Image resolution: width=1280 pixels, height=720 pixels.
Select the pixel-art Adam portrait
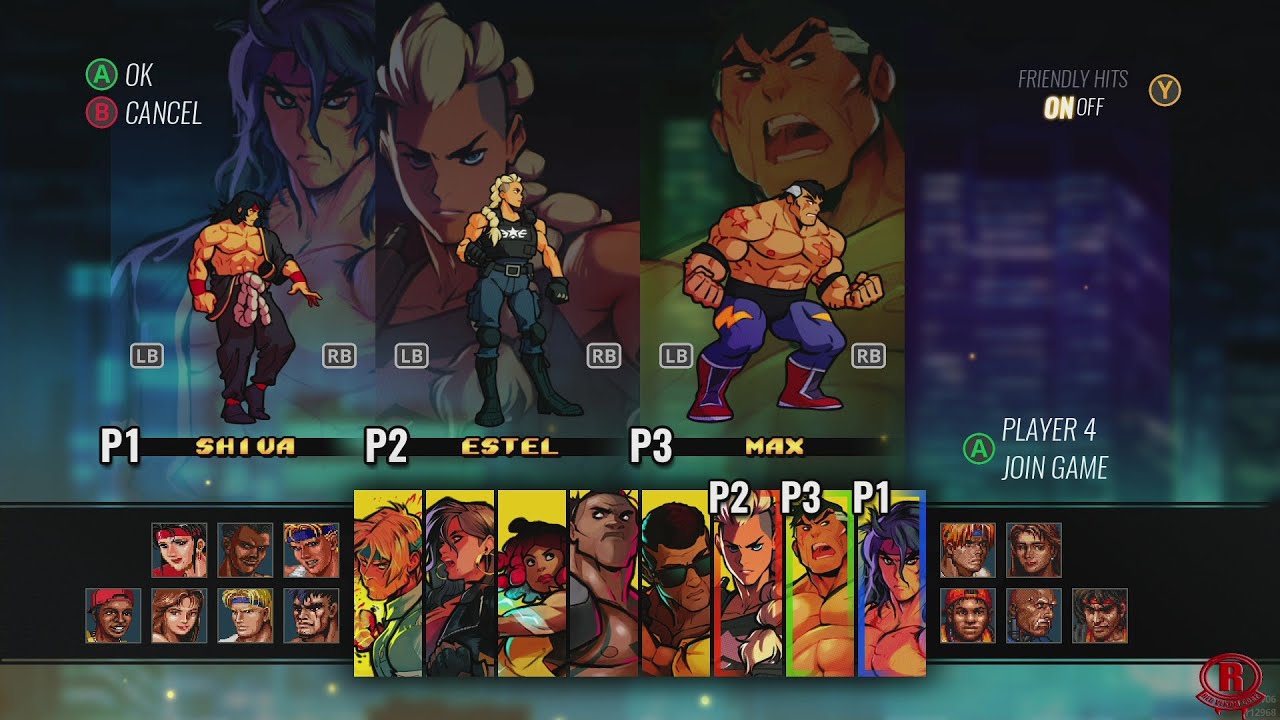pyautogui.click(x=245, y=550)
